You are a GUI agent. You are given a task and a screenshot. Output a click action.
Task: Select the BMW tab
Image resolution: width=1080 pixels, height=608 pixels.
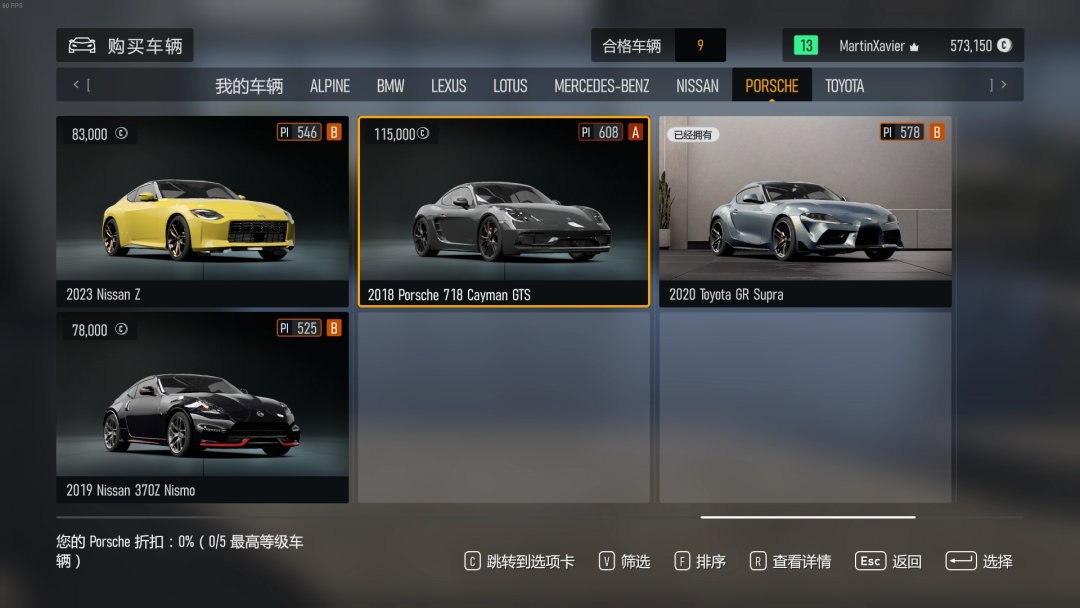coord(390,86)
